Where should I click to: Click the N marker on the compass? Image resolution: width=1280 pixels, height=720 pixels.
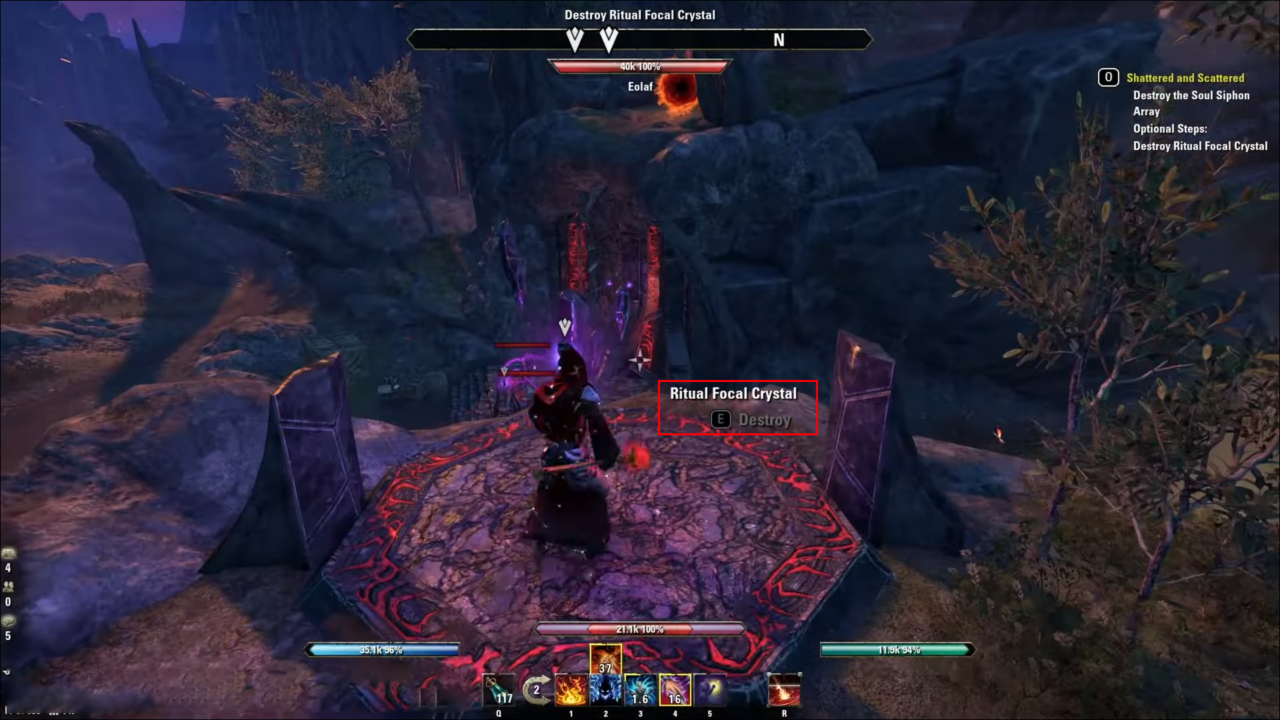[779, 40]
